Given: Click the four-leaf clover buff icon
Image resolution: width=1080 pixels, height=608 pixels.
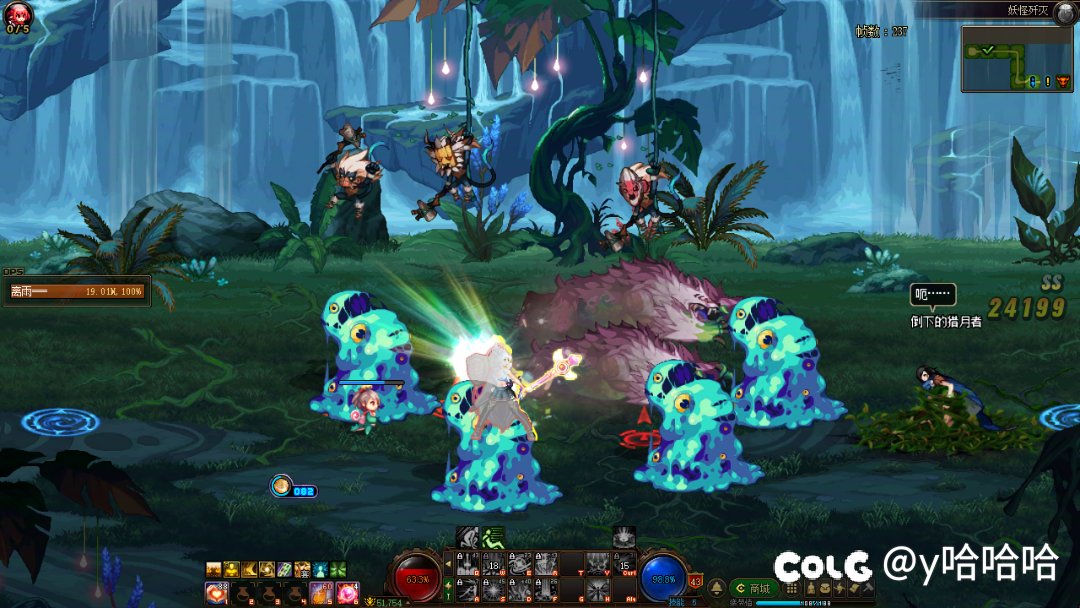Looking at the screenshot, I should click(x=337, y=569).
